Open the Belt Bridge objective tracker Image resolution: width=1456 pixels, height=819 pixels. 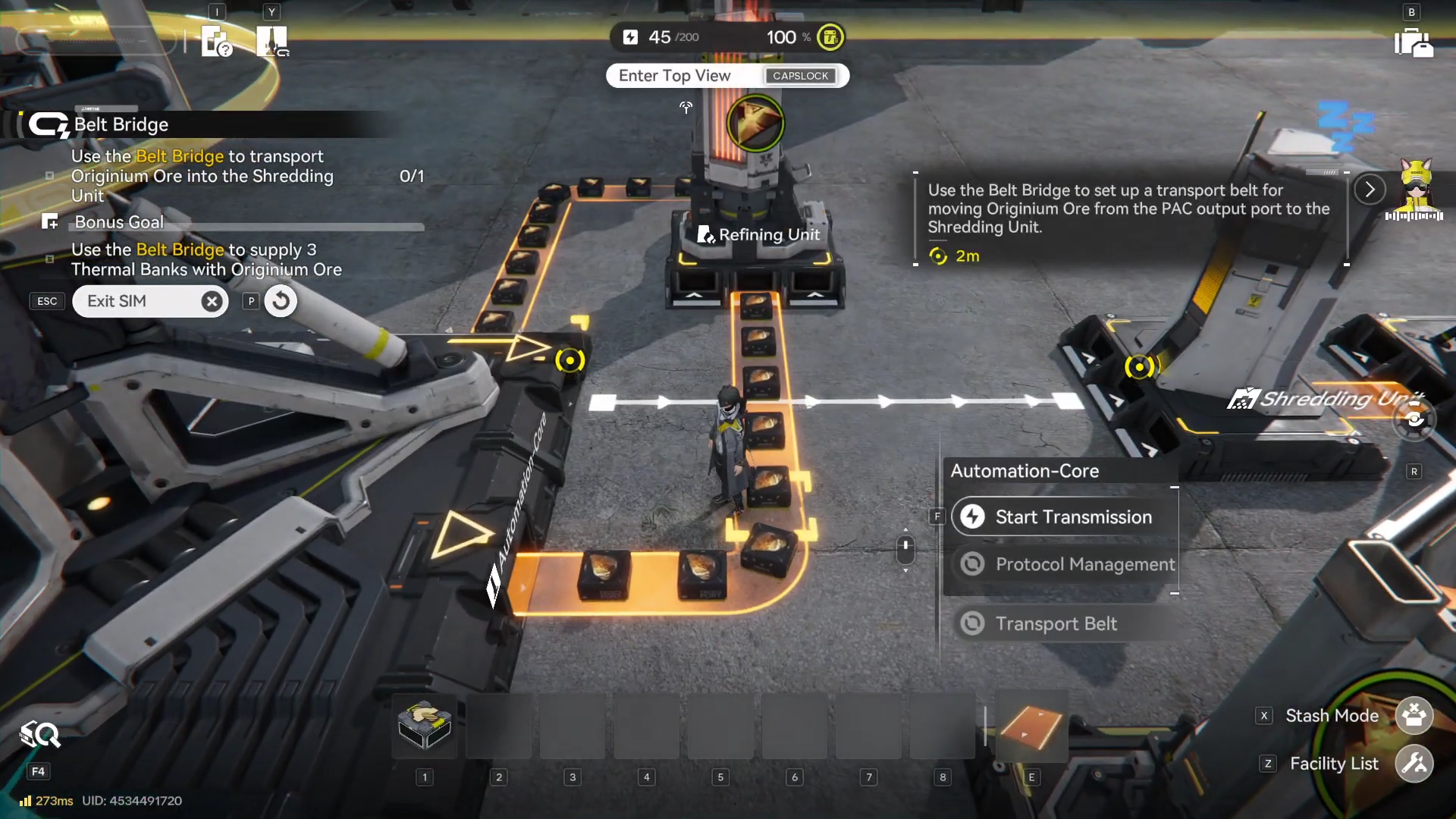click(121, 124)
